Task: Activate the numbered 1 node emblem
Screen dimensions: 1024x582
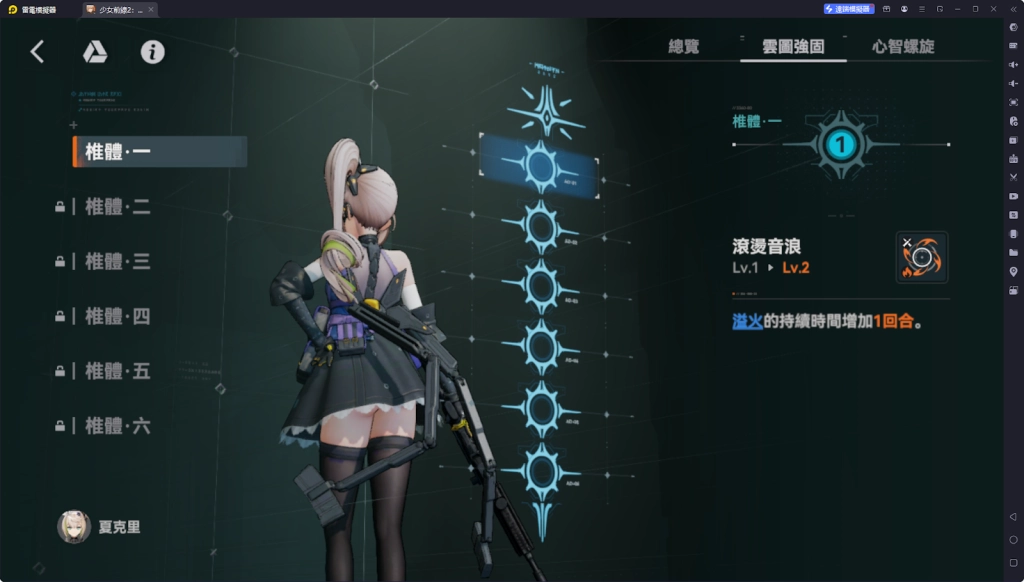Action: (x=841, y=145)
